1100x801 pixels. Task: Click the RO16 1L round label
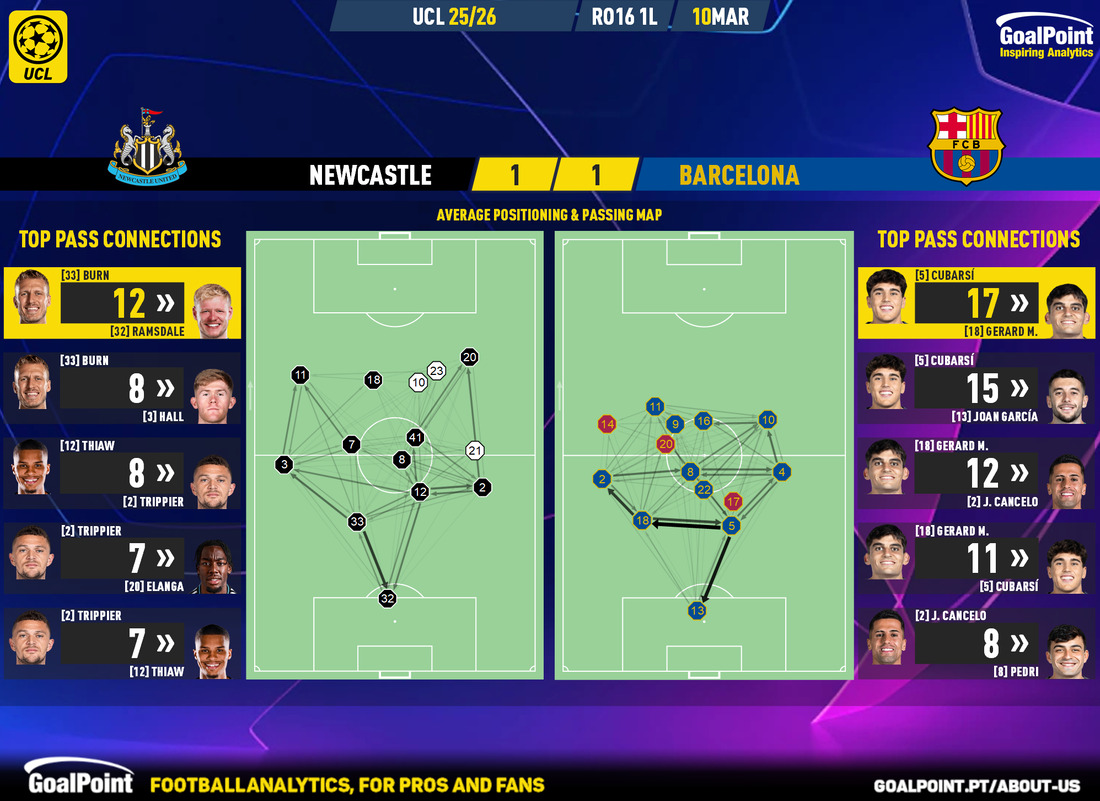[x=624, y=17]
